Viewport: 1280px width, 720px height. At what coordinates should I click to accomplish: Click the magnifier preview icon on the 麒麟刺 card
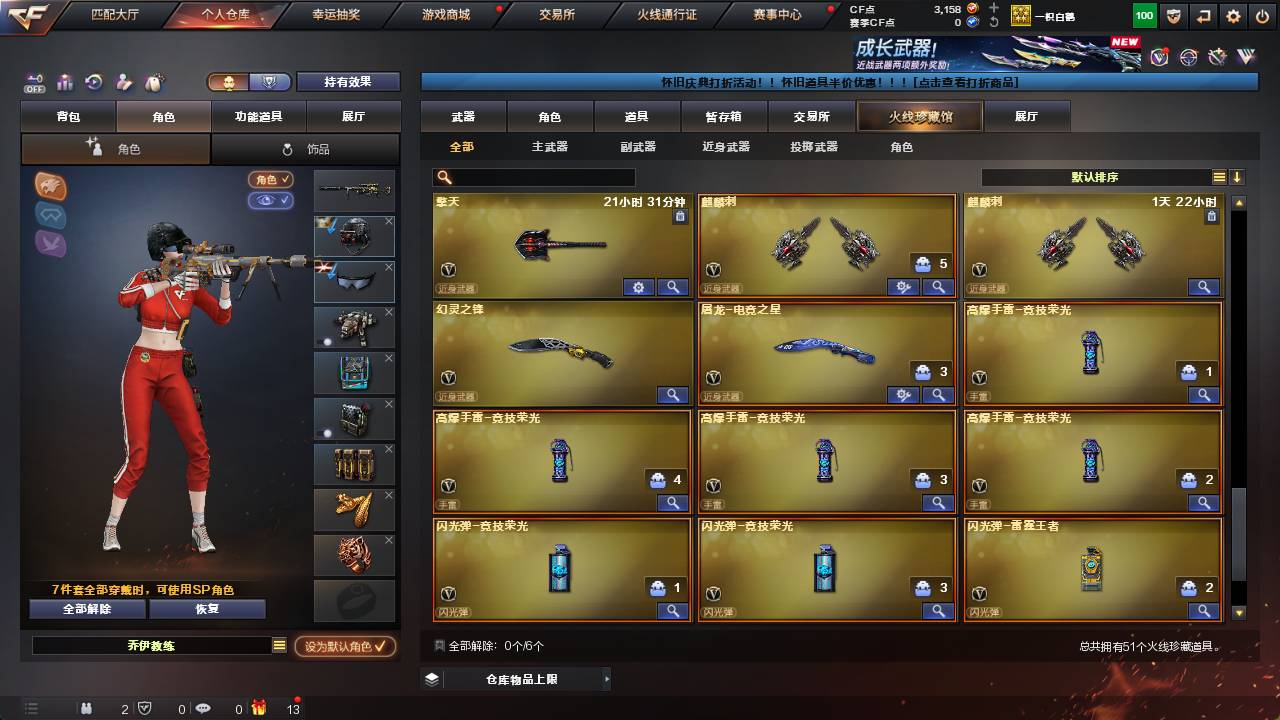point(938,287)
